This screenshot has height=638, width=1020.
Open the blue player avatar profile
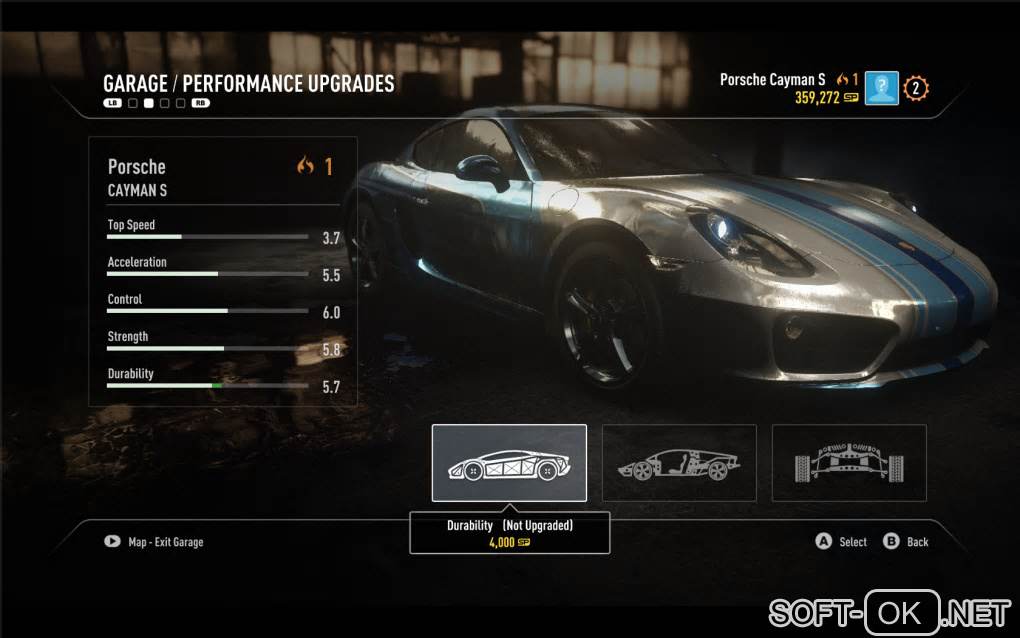[882, 88]
